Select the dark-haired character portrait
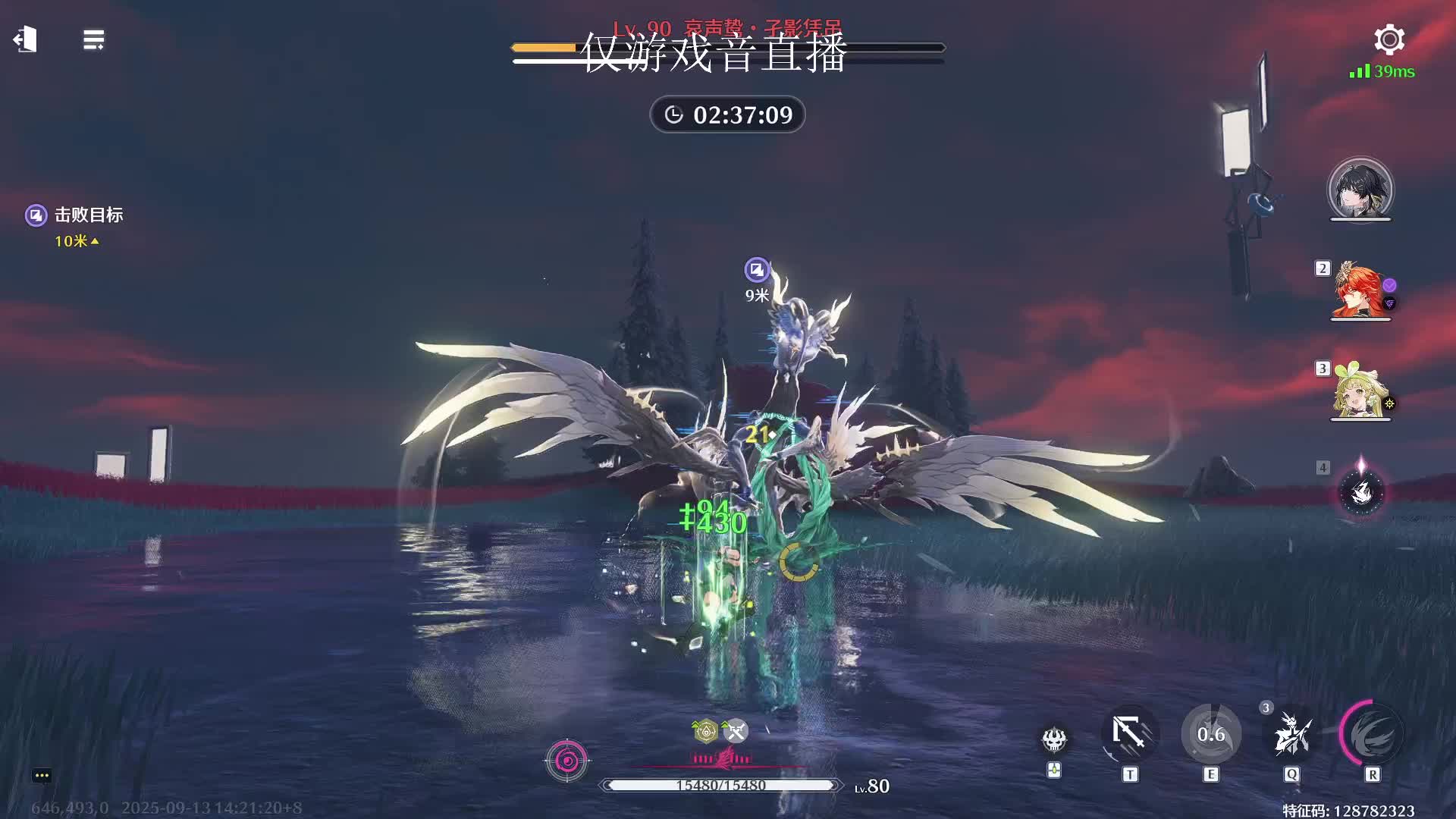The image size is (1456, 819). coord(1360,190)
